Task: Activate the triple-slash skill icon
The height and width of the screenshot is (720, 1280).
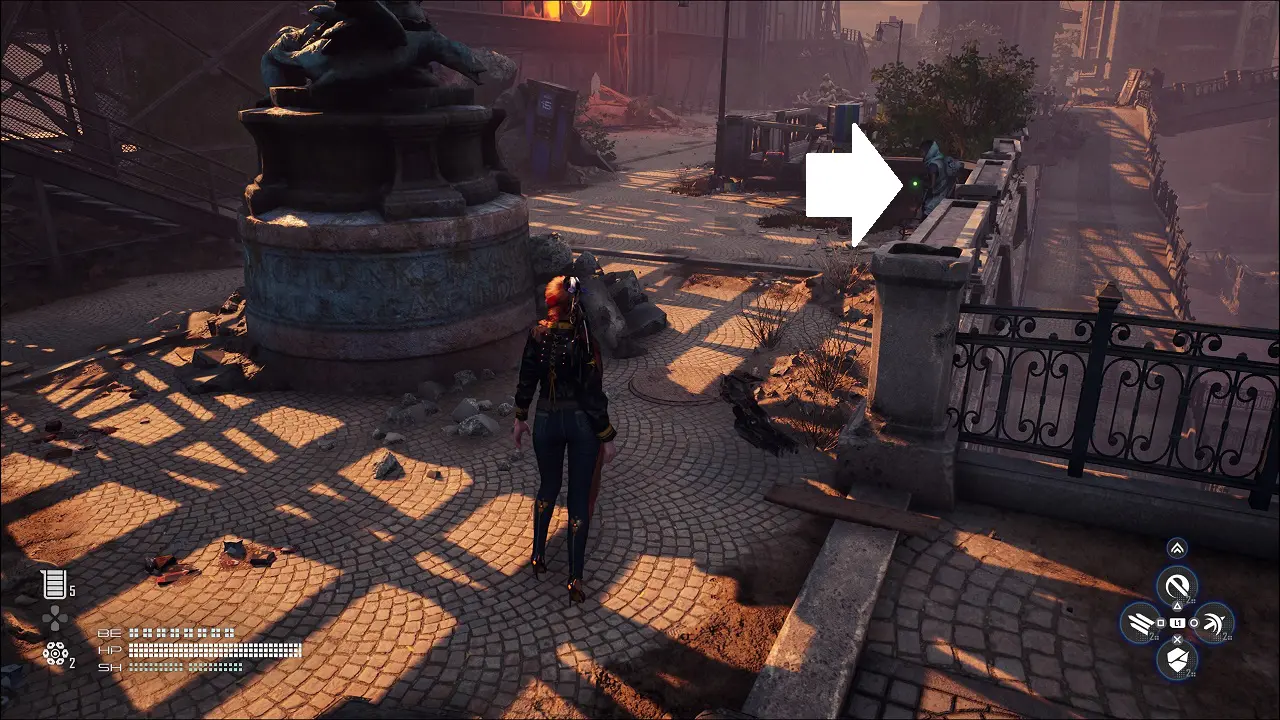Action: 1142,623
